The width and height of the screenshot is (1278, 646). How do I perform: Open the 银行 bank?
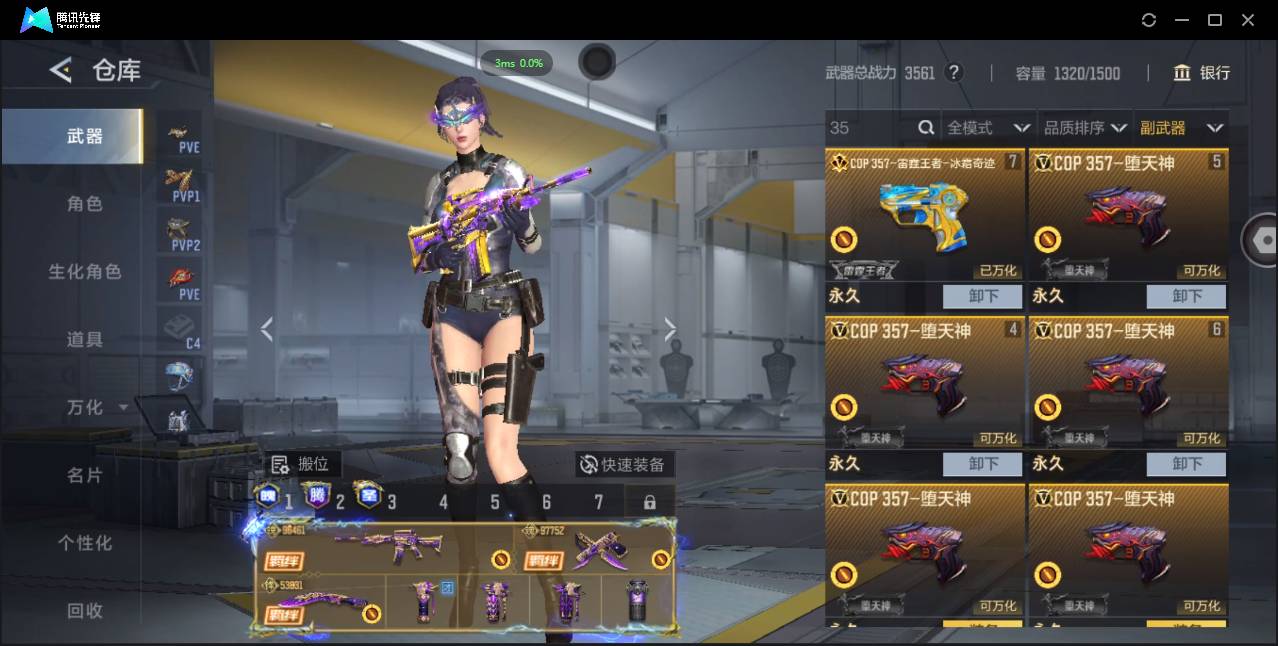[x=1202, y=73]
